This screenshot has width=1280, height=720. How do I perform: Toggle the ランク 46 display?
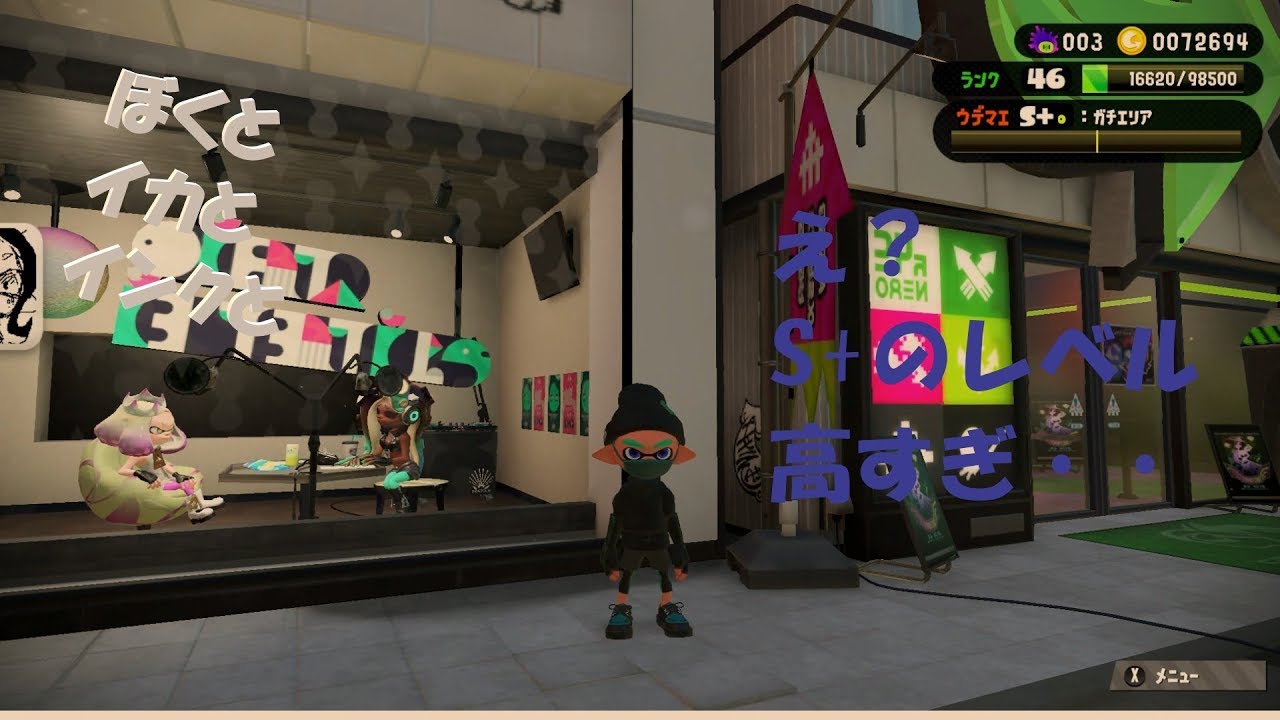click(1012, 78)
